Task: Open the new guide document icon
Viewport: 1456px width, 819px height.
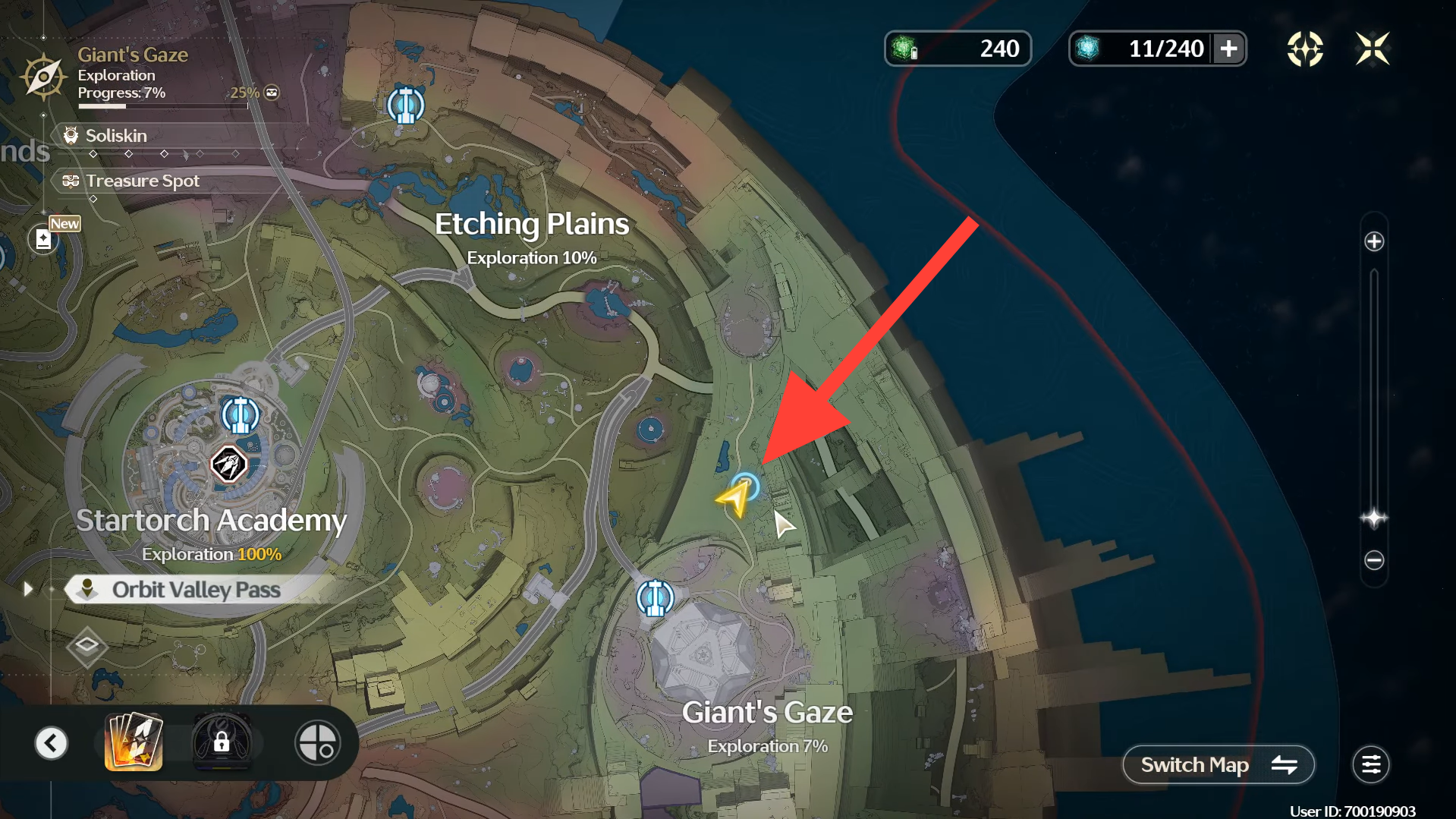Action: click(43, 240)
